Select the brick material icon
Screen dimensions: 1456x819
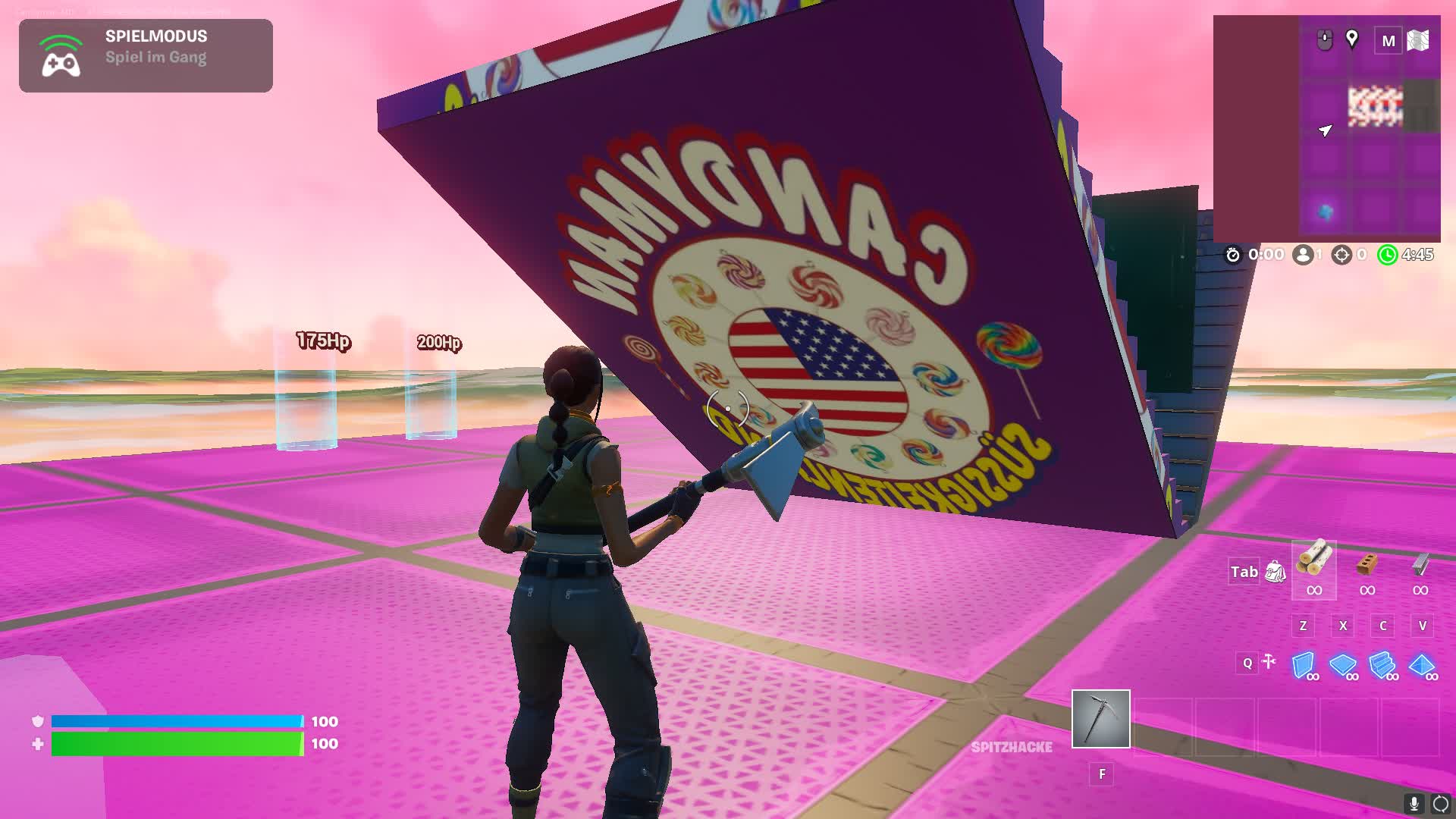click(1366, 566)
